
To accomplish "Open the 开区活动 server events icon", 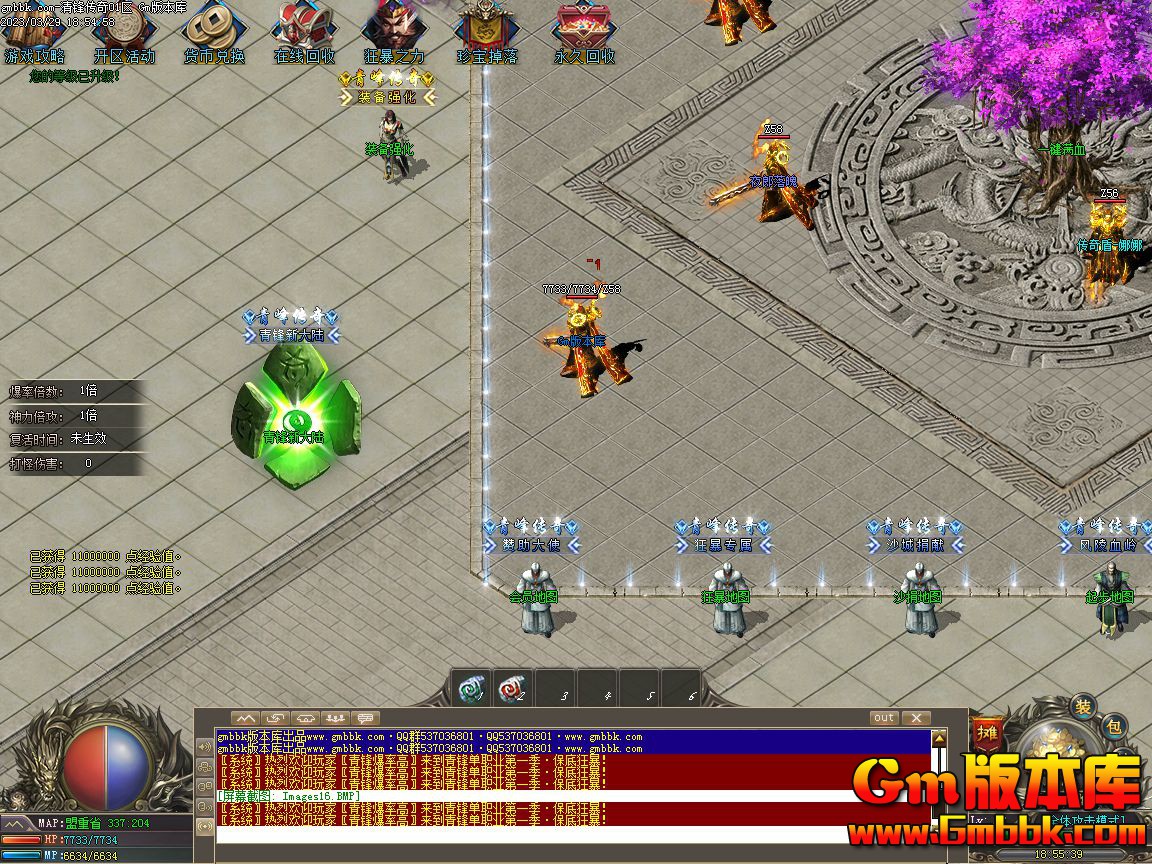I will [x=124, y=34].
